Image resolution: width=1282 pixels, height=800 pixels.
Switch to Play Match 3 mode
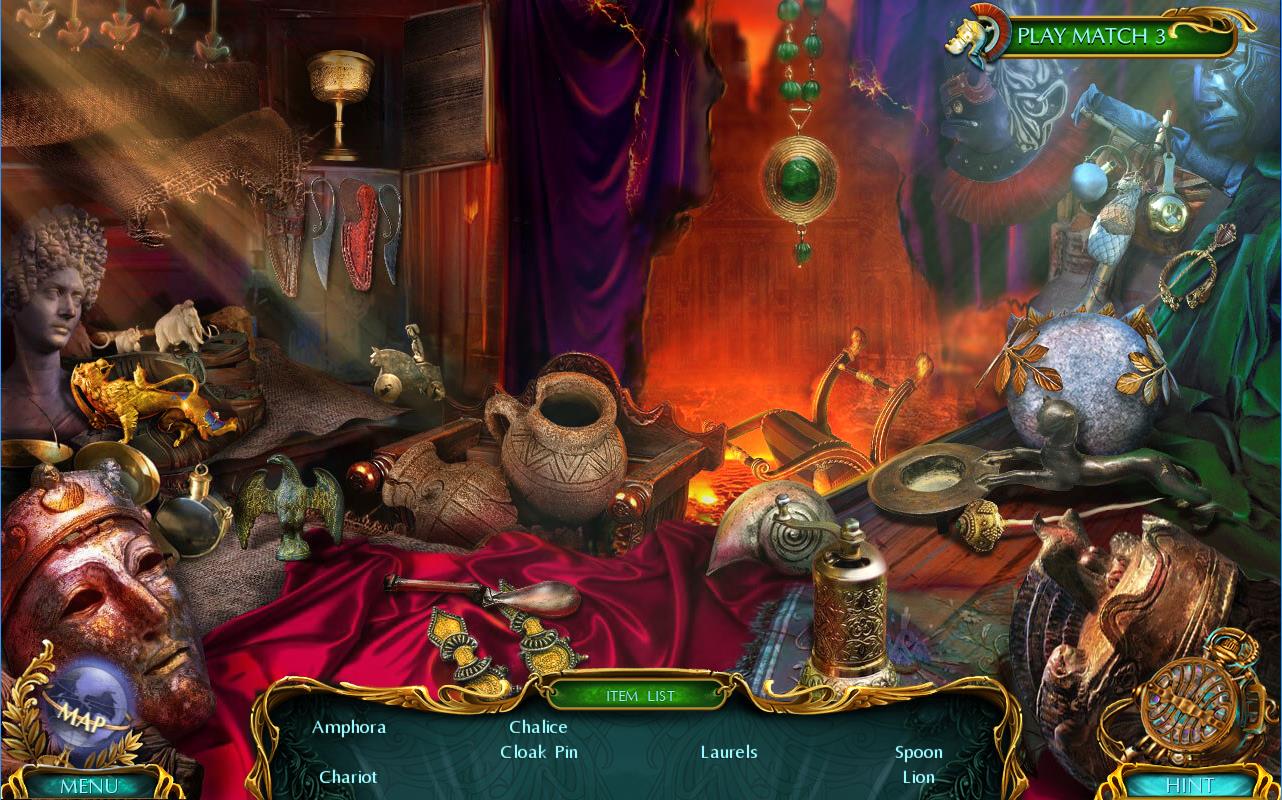click(x=1091, y=37)
